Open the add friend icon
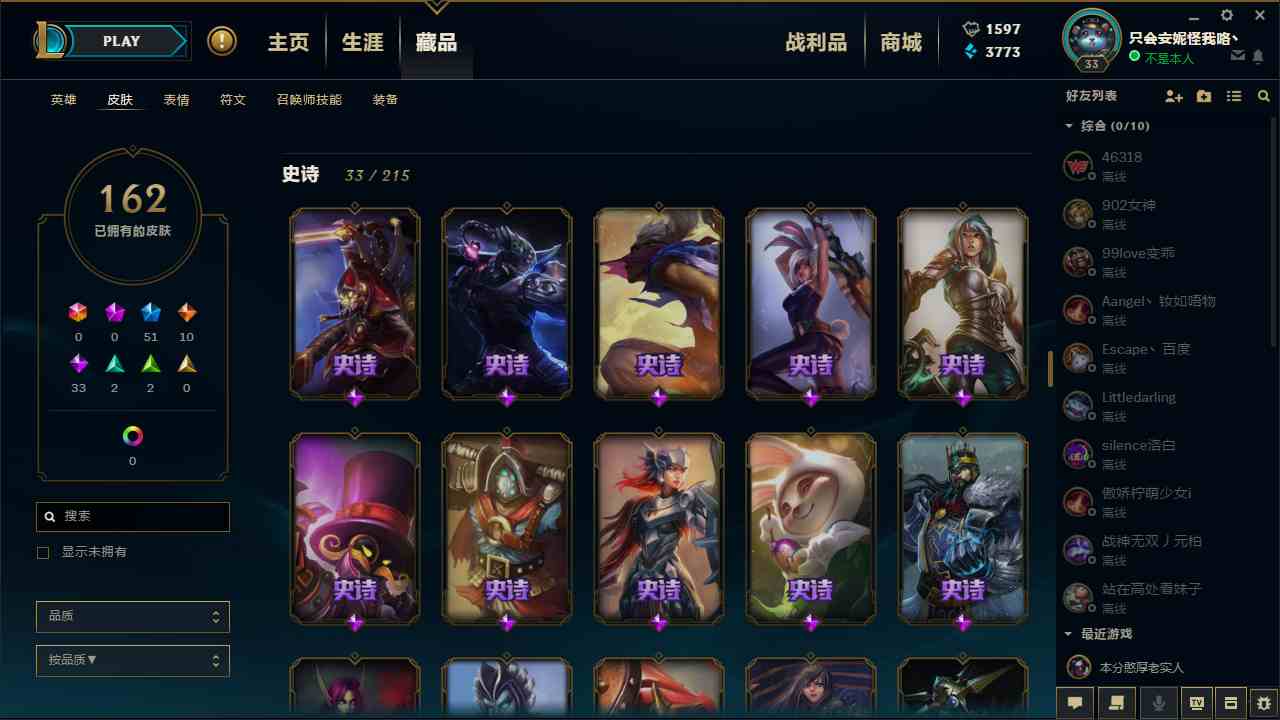 coord(1173,96)
